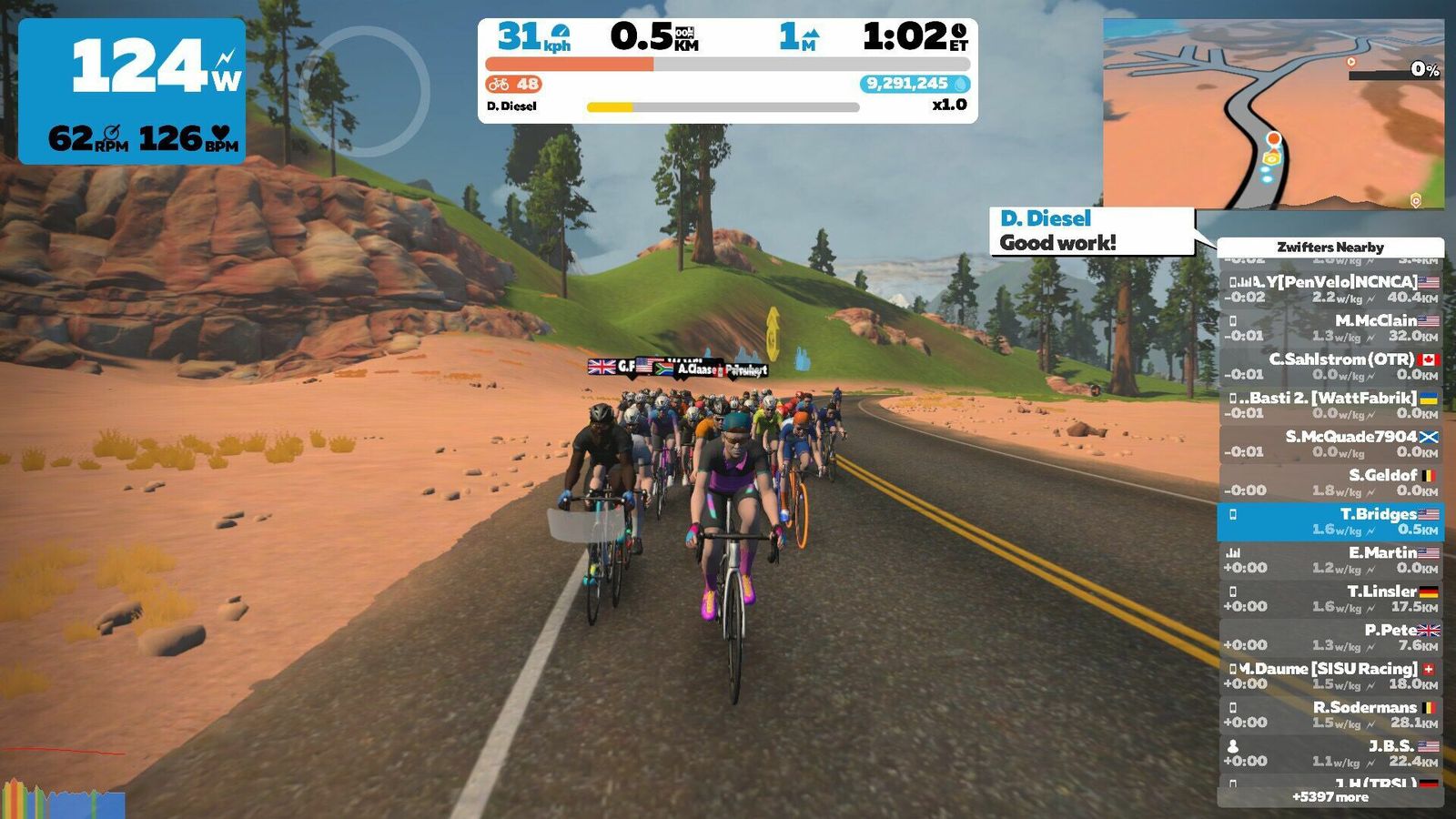The width and height of the screenshot is (1456, 819).
Task: Open the route minimap
Action: [1273, 114]
